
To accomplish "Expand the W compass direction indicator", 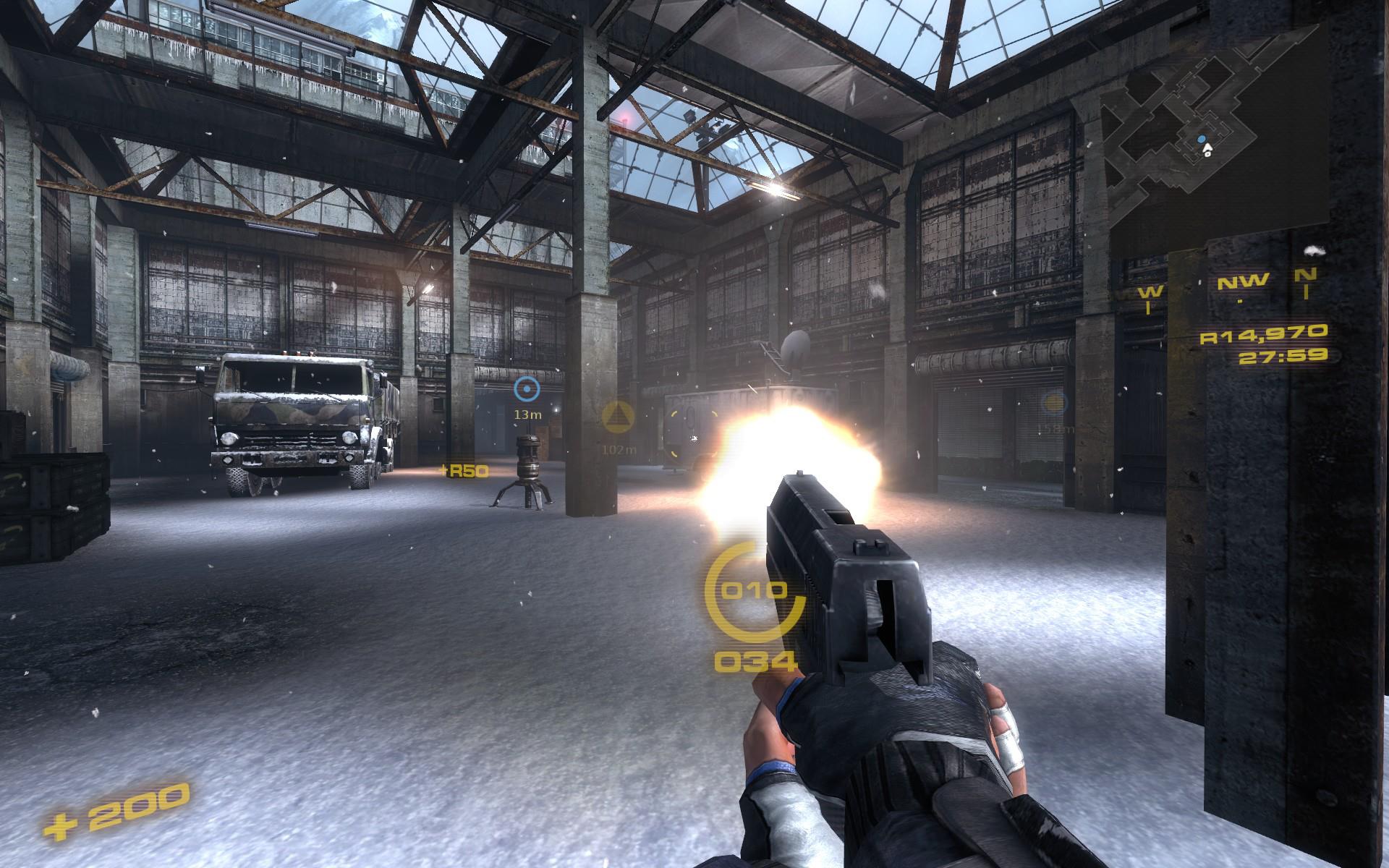I will tap(1152, 293).
